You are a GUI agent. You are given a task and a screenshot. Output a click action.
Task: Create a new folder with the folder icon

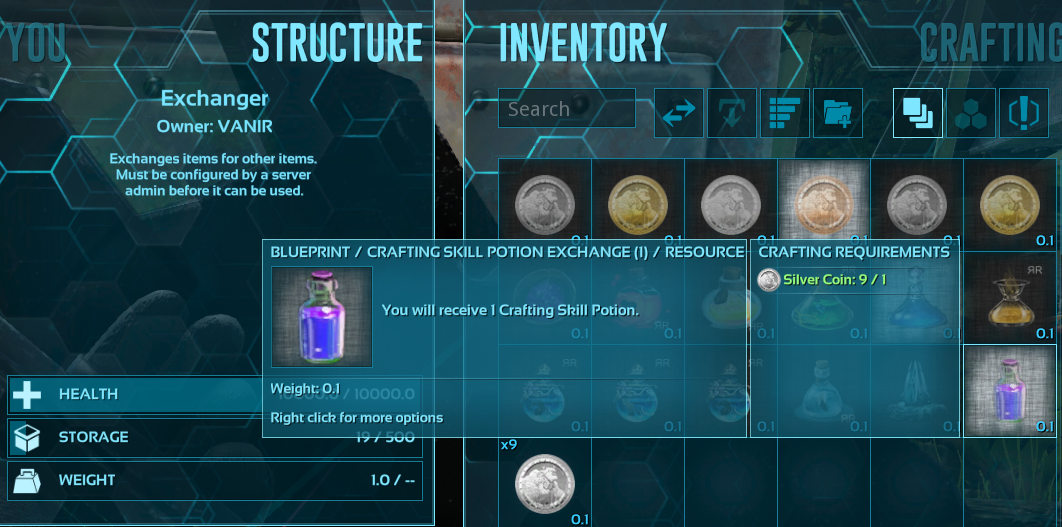tap(838, 112)
